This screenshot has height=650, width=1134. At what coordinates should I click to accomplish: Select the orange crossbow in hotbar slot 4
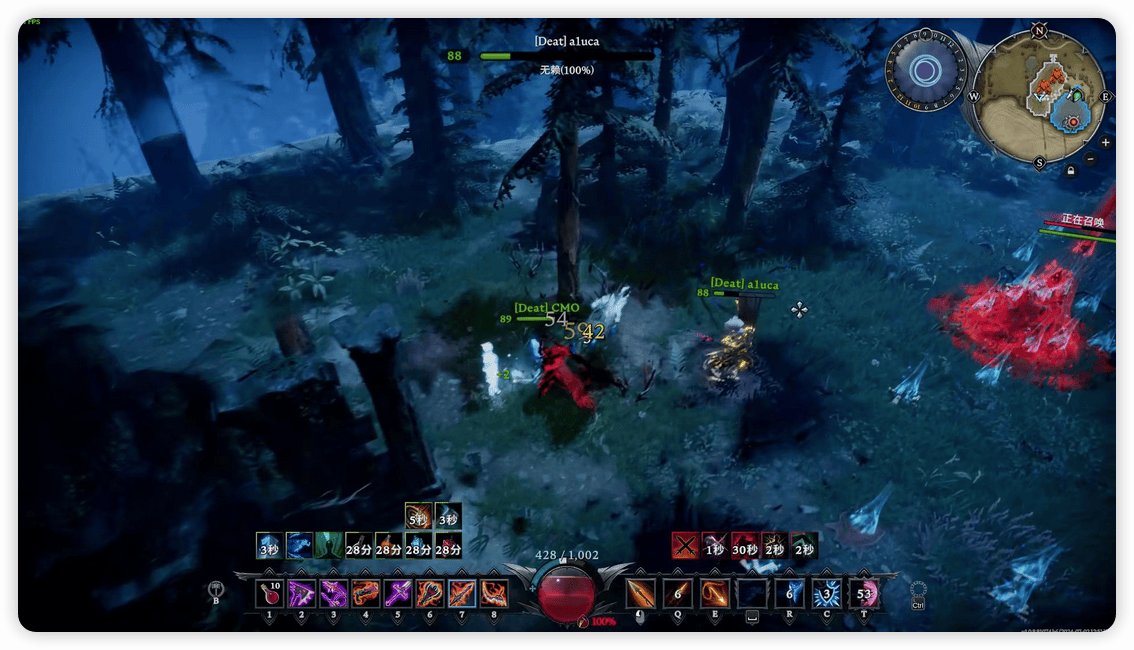coord(366,594)
